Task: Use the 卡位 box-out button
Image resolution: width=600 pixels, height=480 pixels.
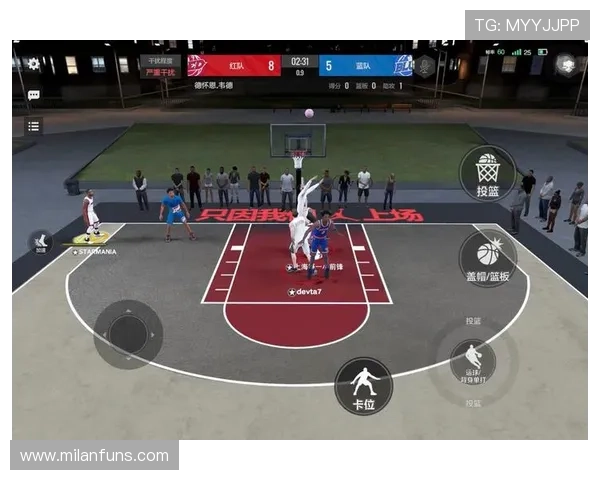Action: (x=363, y=386)
